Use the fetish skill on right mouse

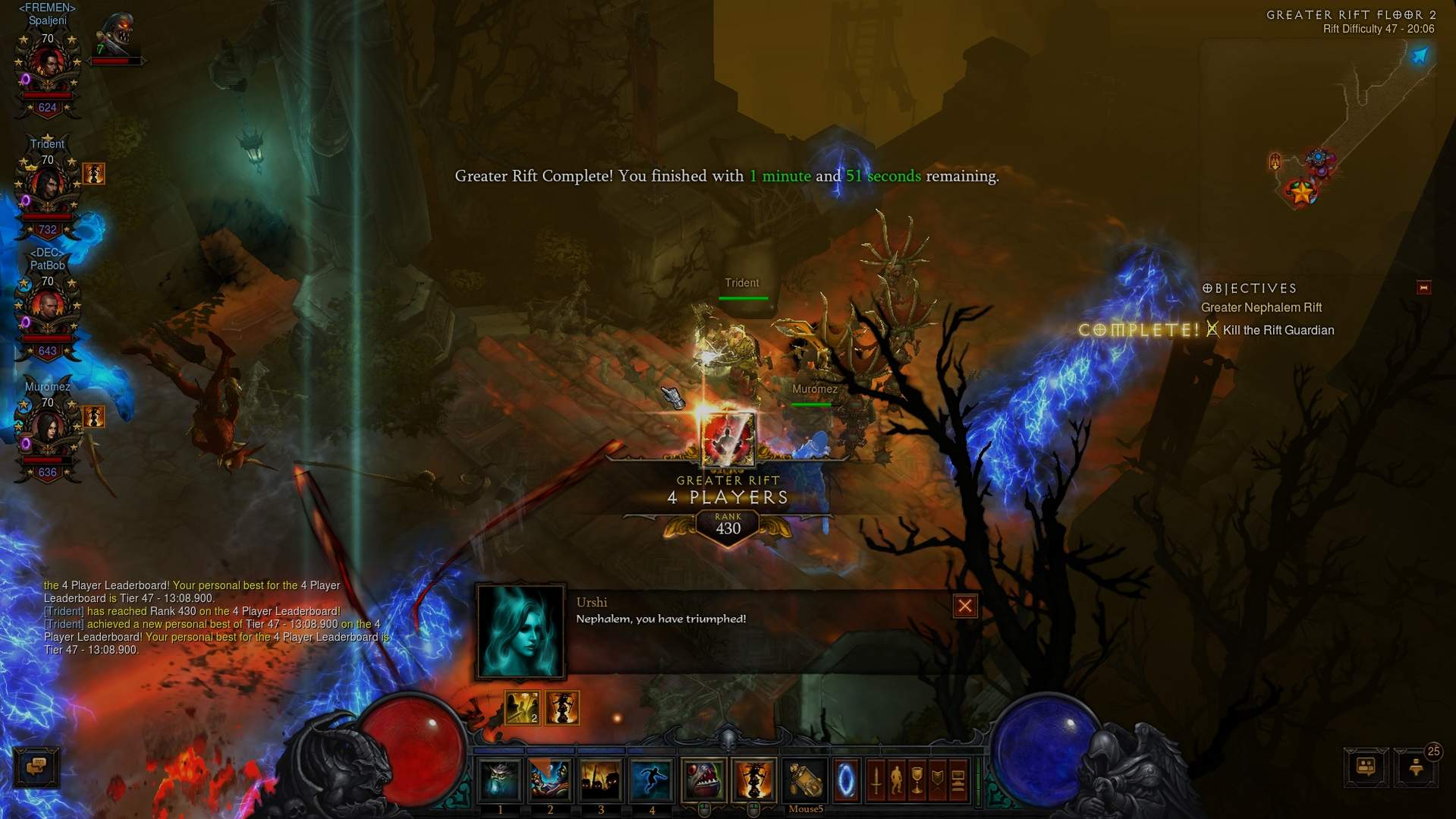pos(753,780)
